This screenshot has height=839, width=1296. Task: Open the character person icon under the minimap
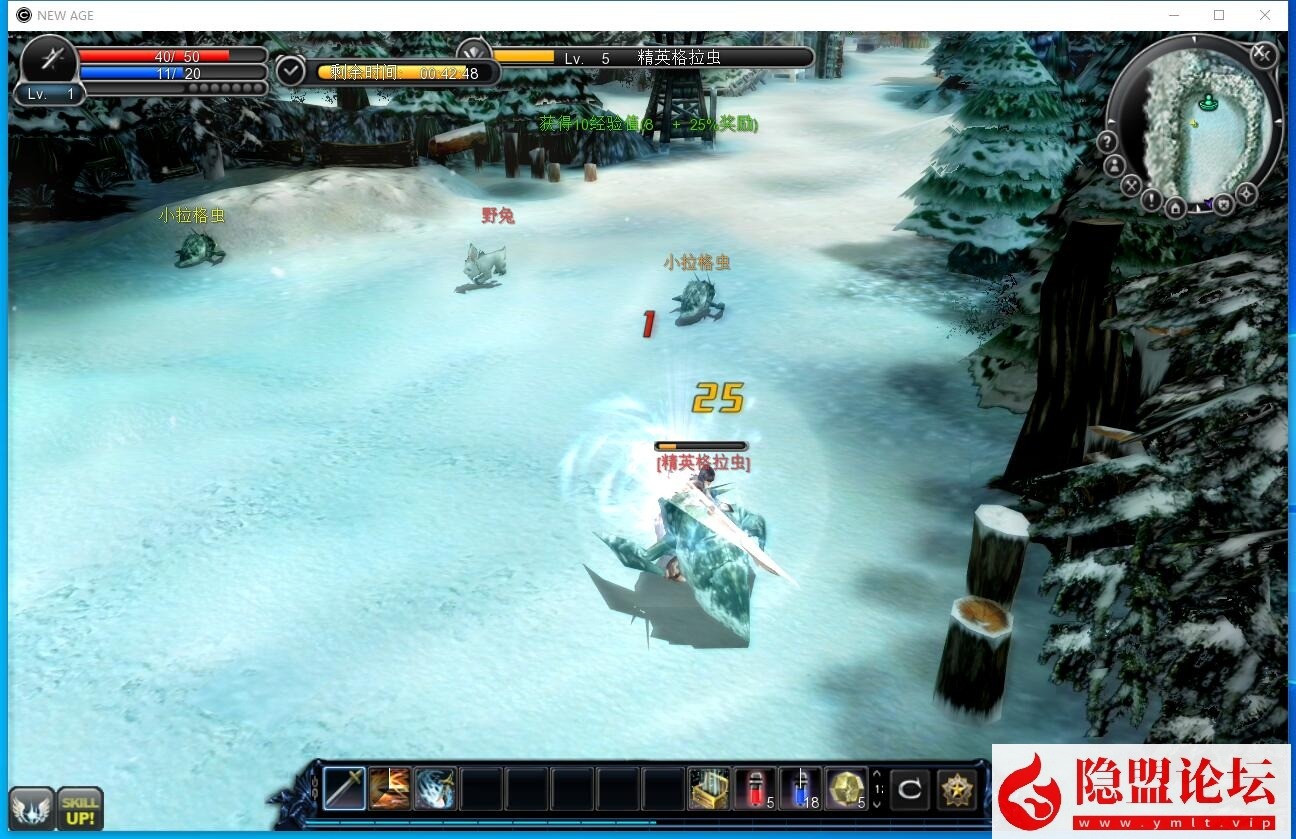click(x=1114, y=165)
